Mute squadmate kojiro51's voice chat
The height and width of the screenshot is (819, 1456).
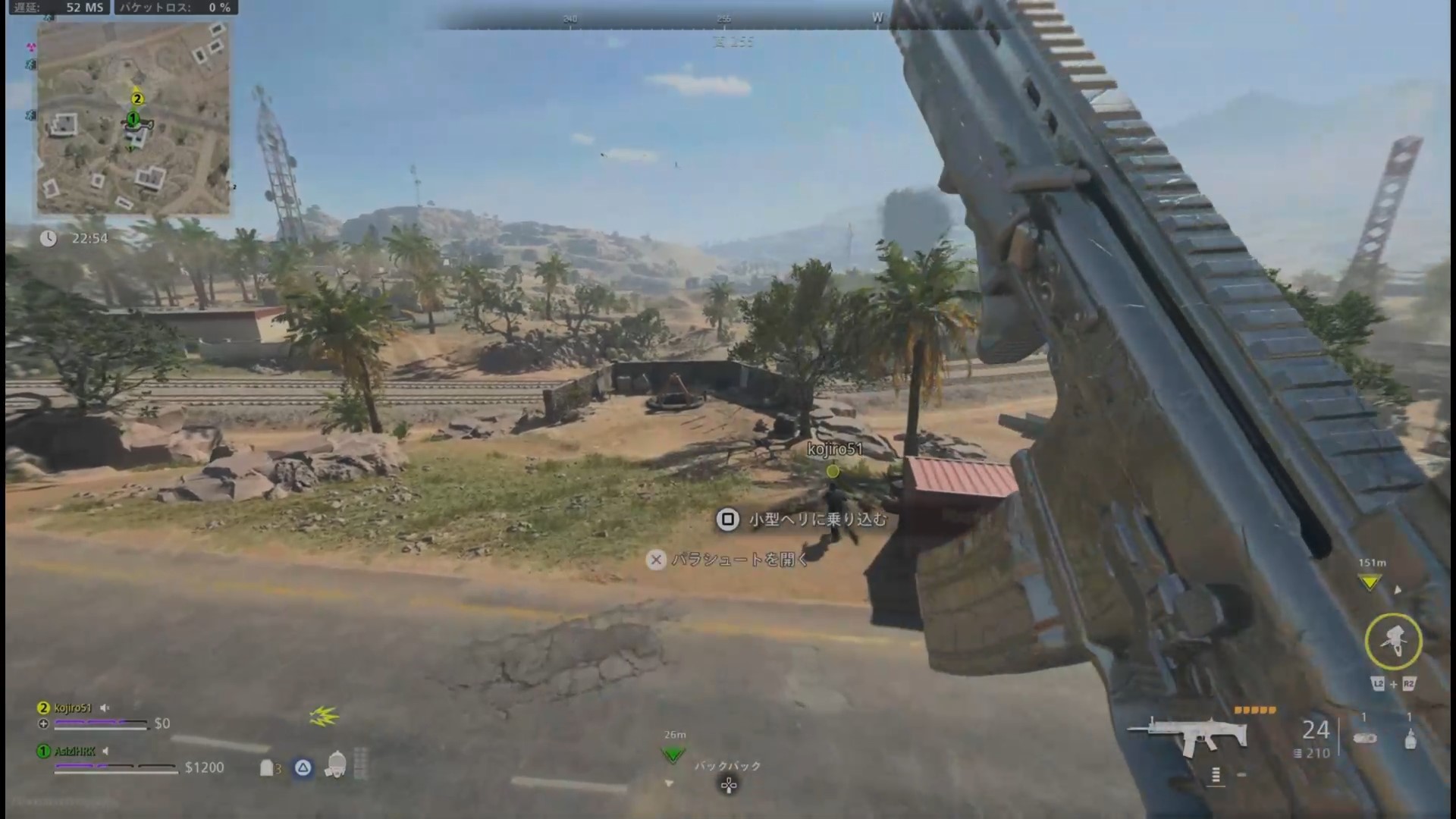click(x=105, y=708)
